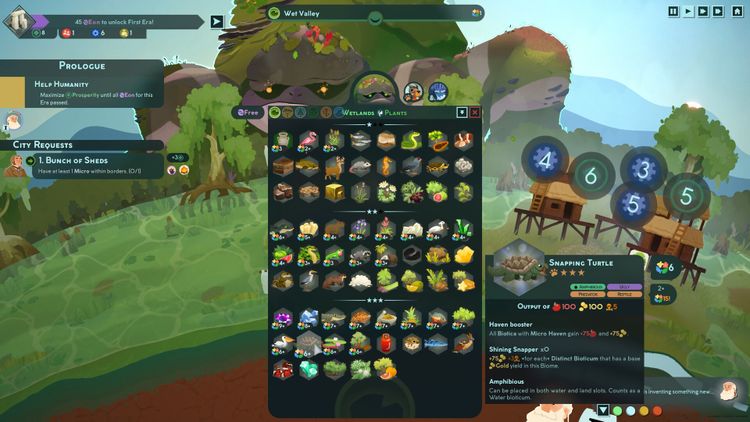The width and height of the screenshot is (750, 422).
Task: Expand the bottom panel down arrow
Action: pos(603,410)
